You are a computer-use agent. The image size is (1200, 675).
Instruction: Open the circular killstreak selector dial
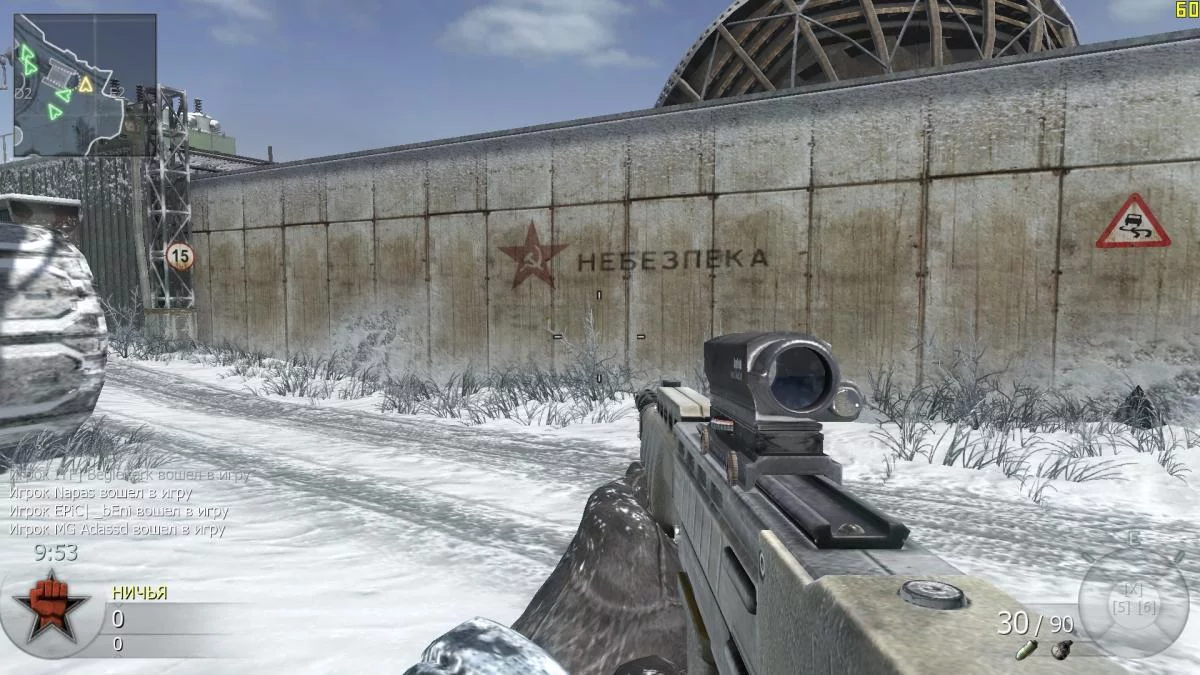click(1133, 602)
